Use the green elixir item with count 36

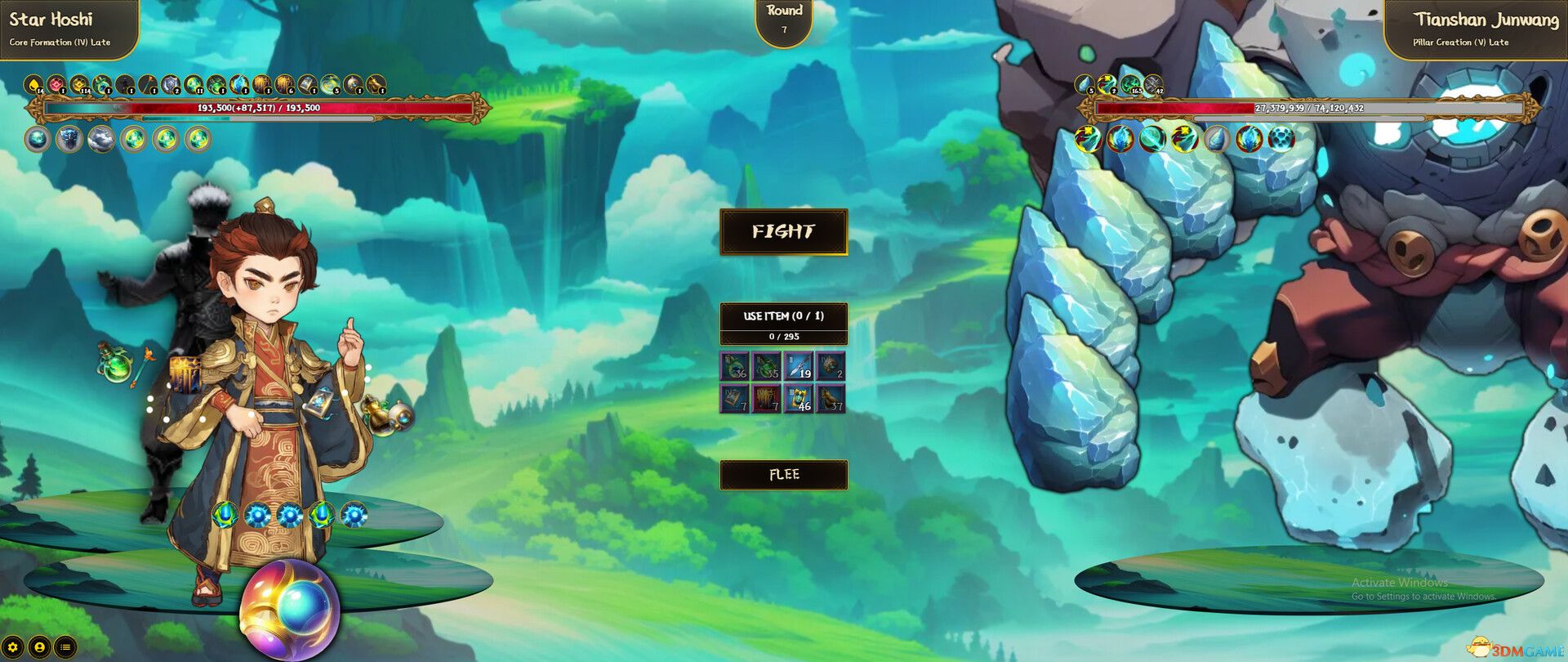[733, 366]
